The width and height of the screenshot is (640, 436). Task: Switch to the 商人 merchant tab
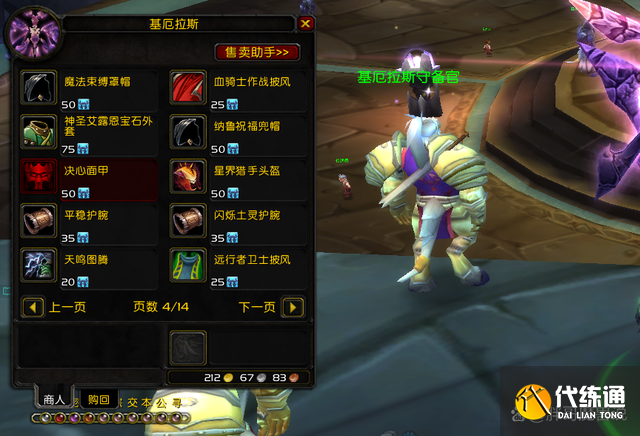(53, 399)
